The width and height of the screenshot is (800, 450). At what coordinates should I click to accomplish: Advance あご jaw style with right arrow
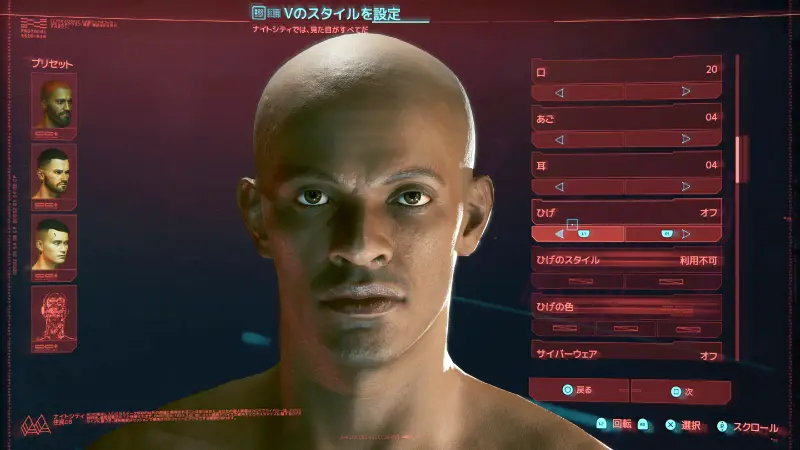coord(686,140)
